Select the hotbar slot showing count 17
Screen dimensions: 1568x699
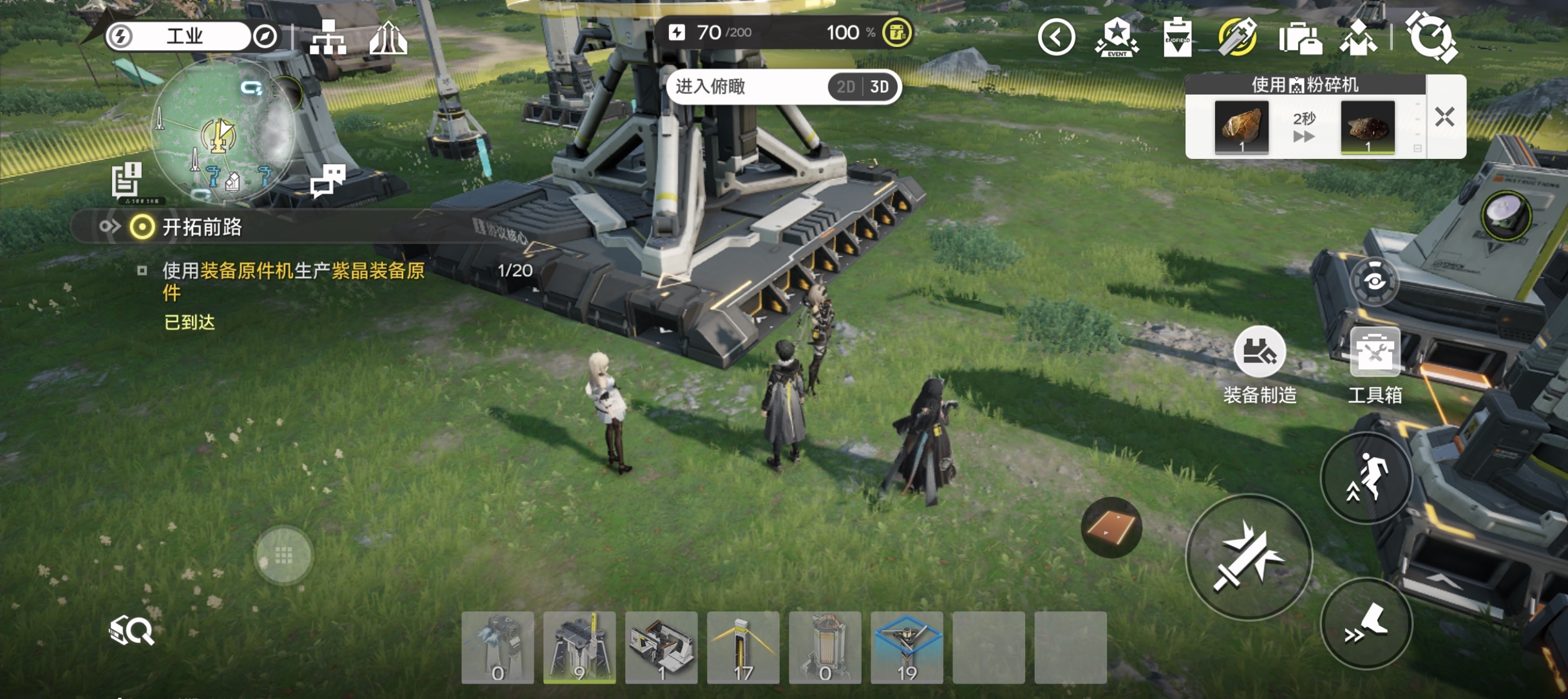point(743,648)
